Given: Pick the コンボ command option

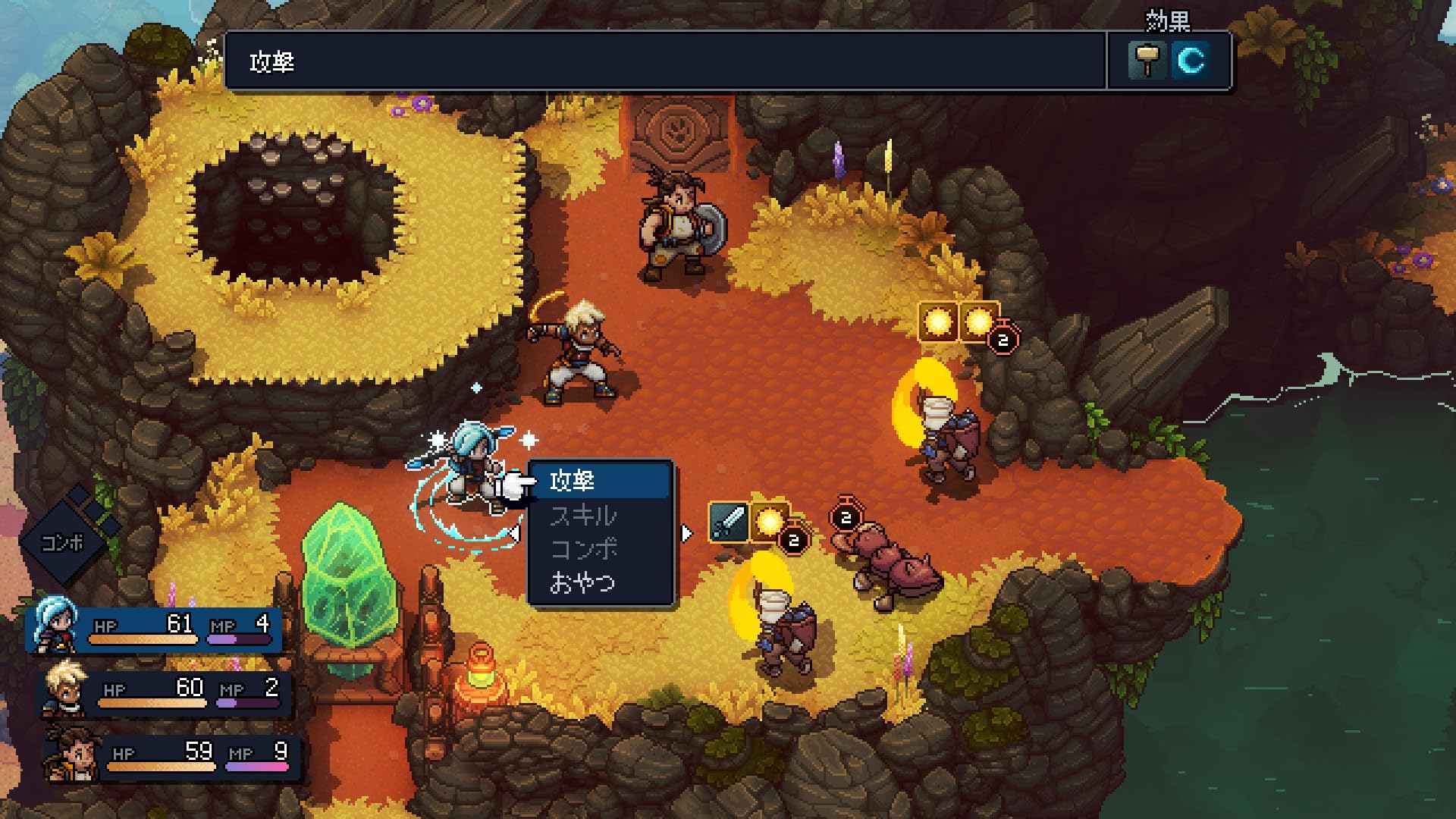Looking at the screenshot, I should pos(599,549).
